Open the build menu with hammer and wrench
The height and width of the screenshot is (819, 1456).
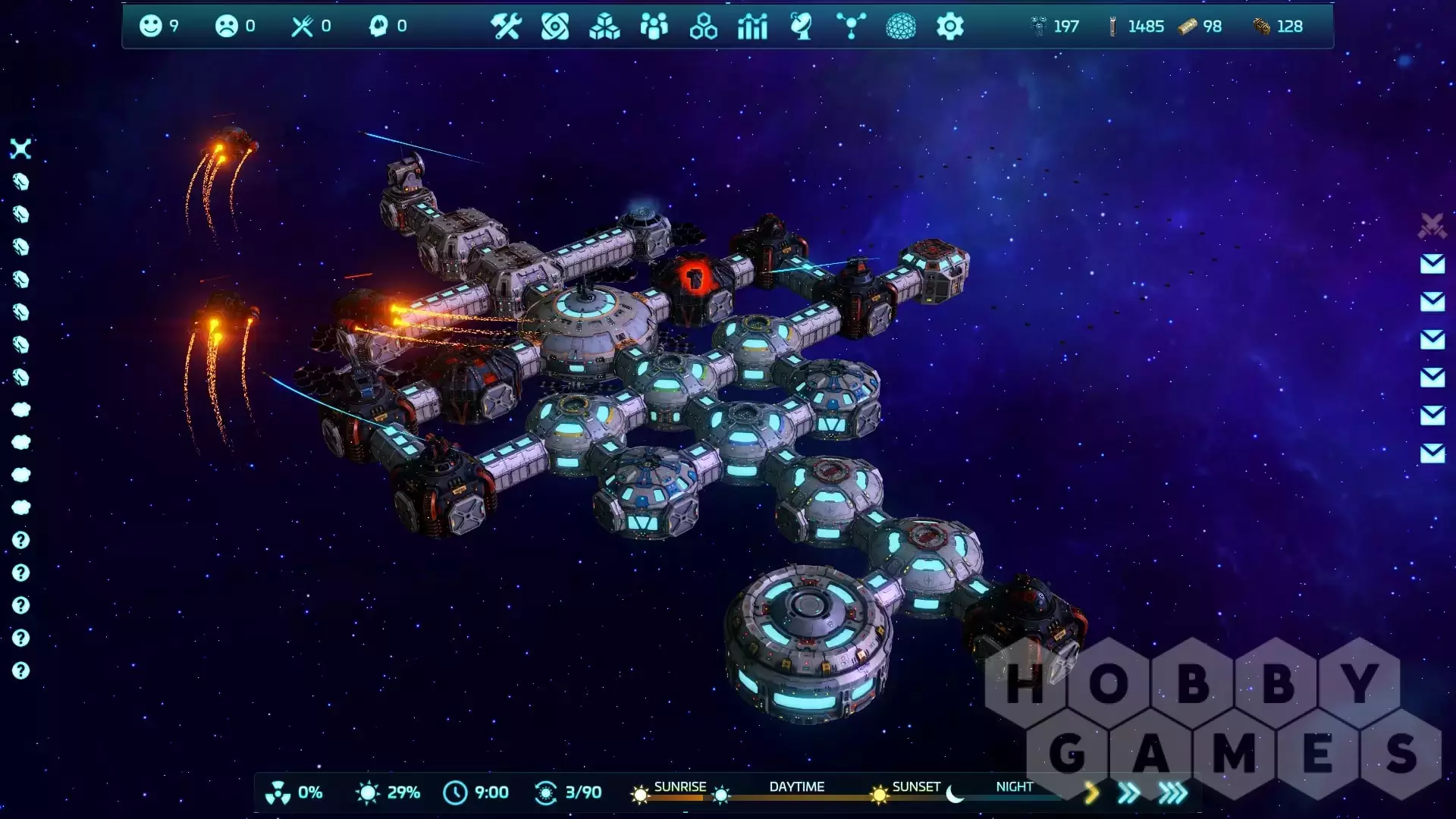tap(505, 27)
